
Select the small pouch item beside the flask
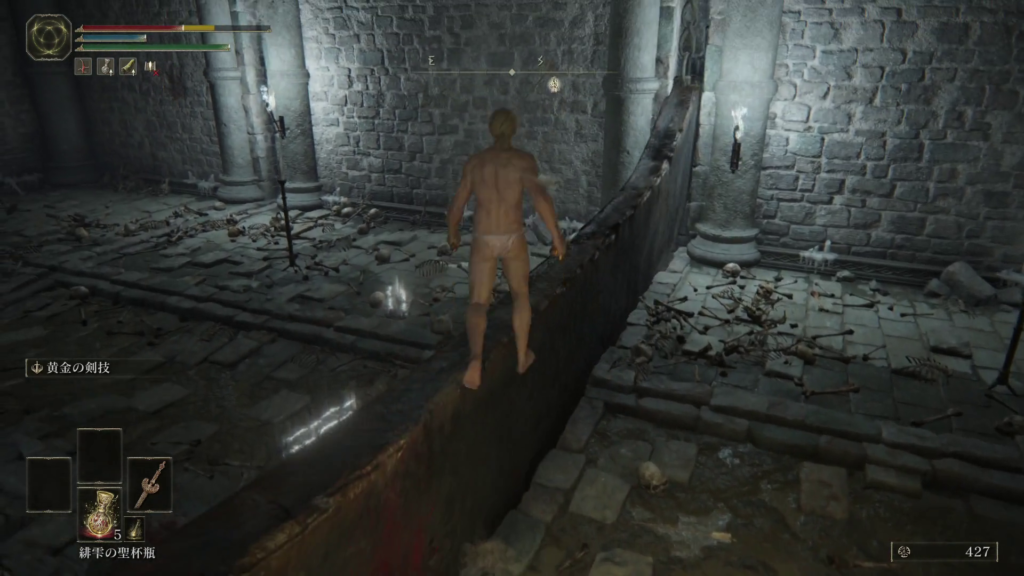(x=134, y=530)
